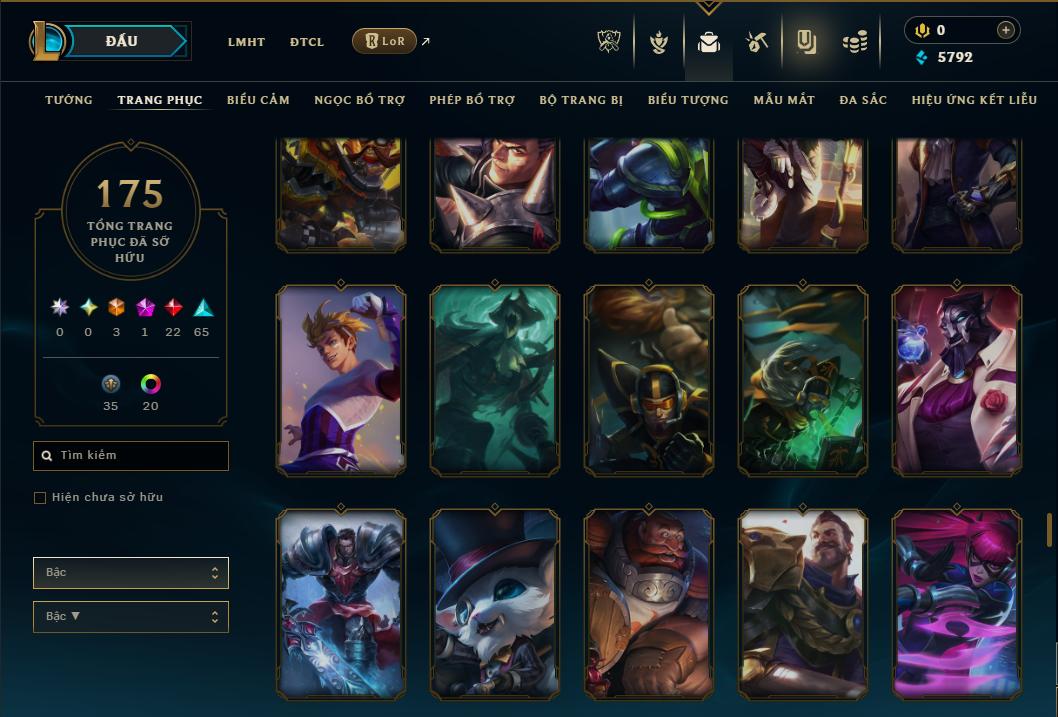Image resolution: width=1058 pixels, height=717 pixels.
Task: Choose the blond soccer player skin card
Action: [x=341, y=380]
